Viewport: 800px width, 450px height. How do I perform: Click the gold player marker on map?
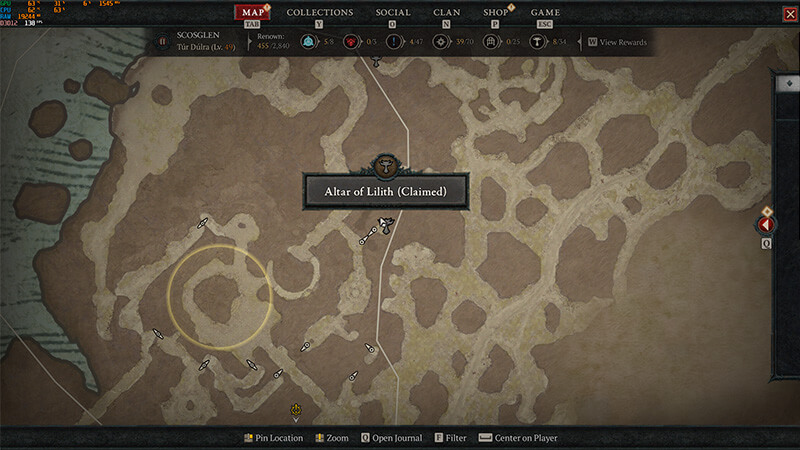pyautogui.click(x=296, y=409)
